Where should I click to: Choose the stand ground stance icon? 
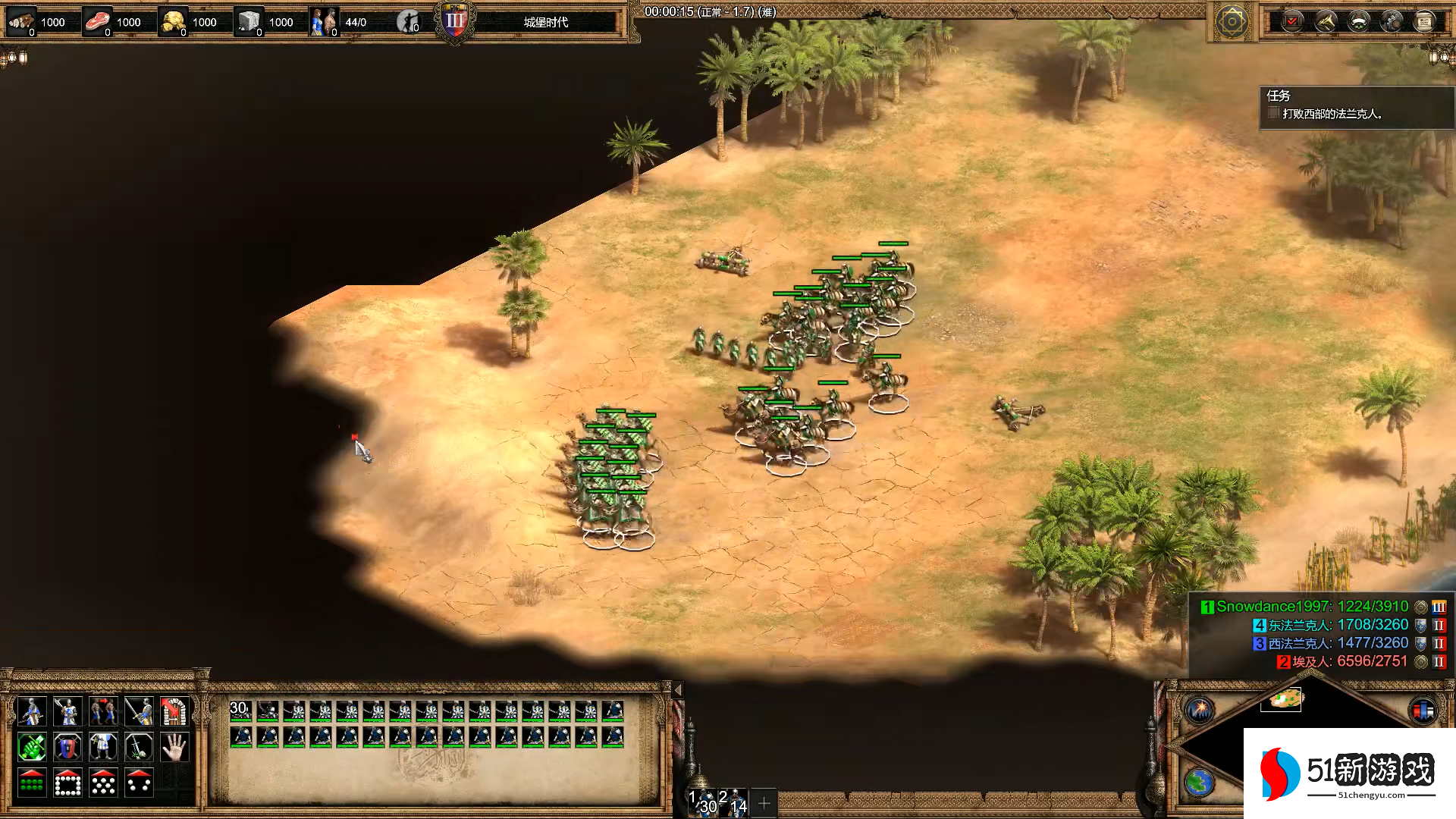[x=103, y=747]
